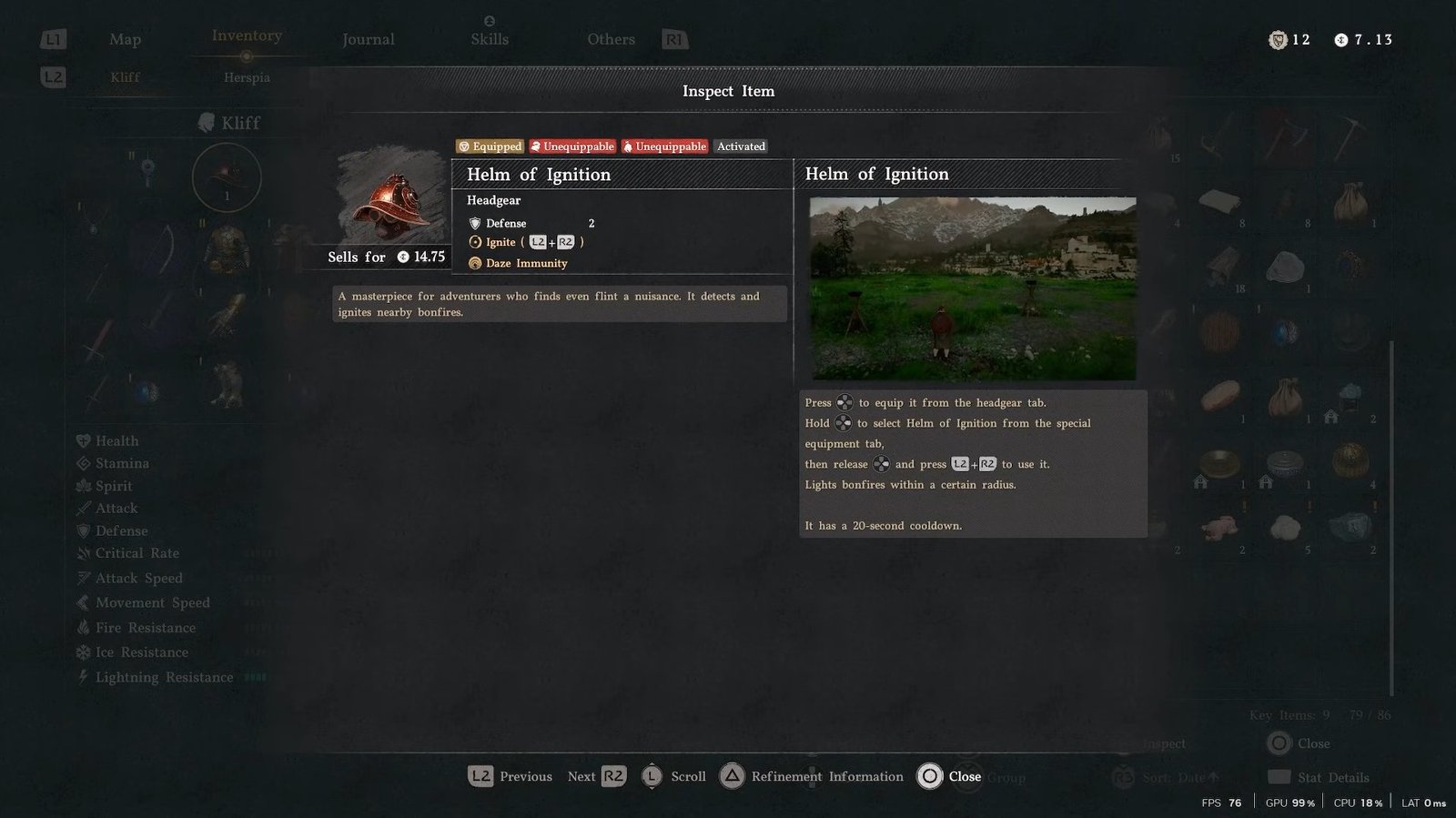Open the Inventory tab

247,35
